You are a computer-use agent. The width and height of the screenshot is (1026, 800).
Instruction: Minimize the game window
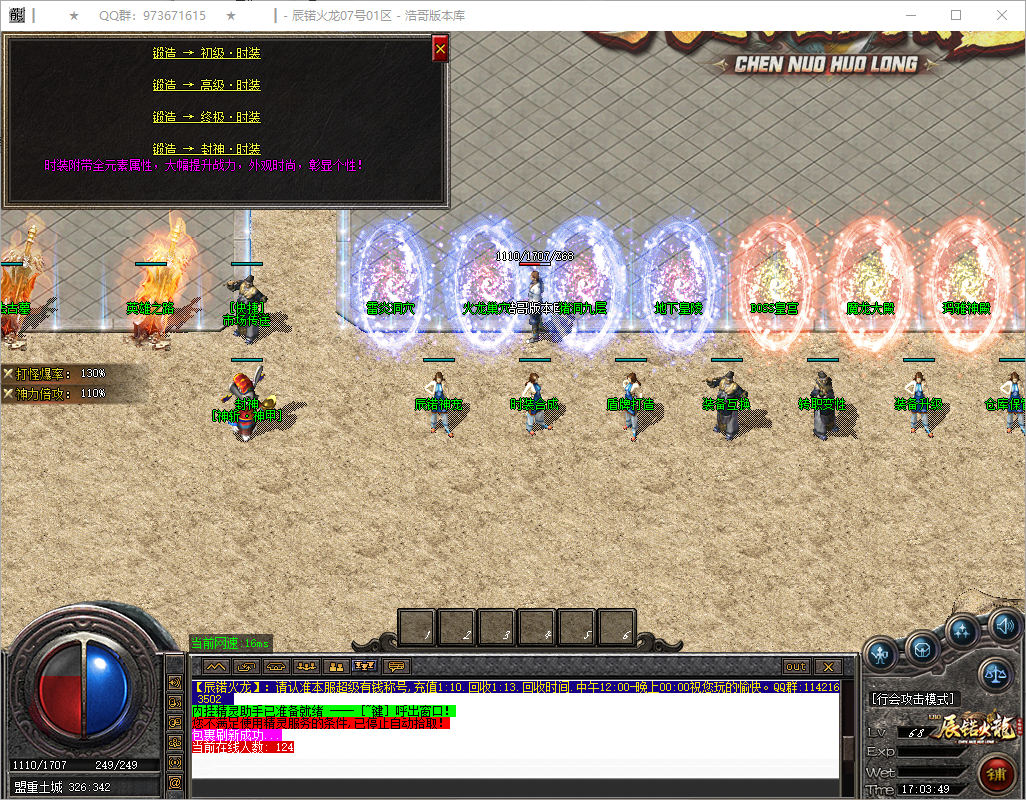pyautogui.click(x=911, y=15)
